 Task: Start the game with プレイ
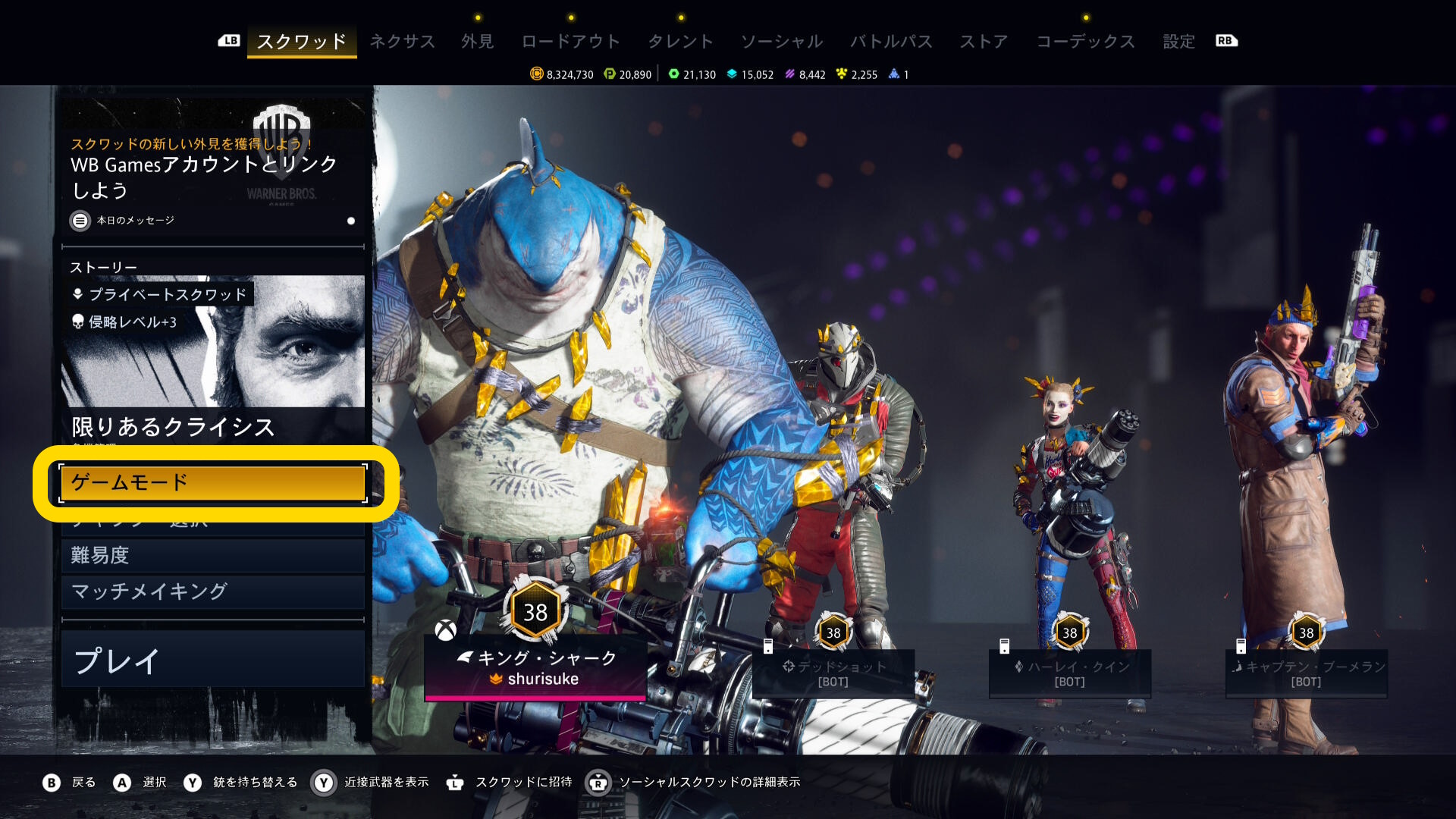213,661
